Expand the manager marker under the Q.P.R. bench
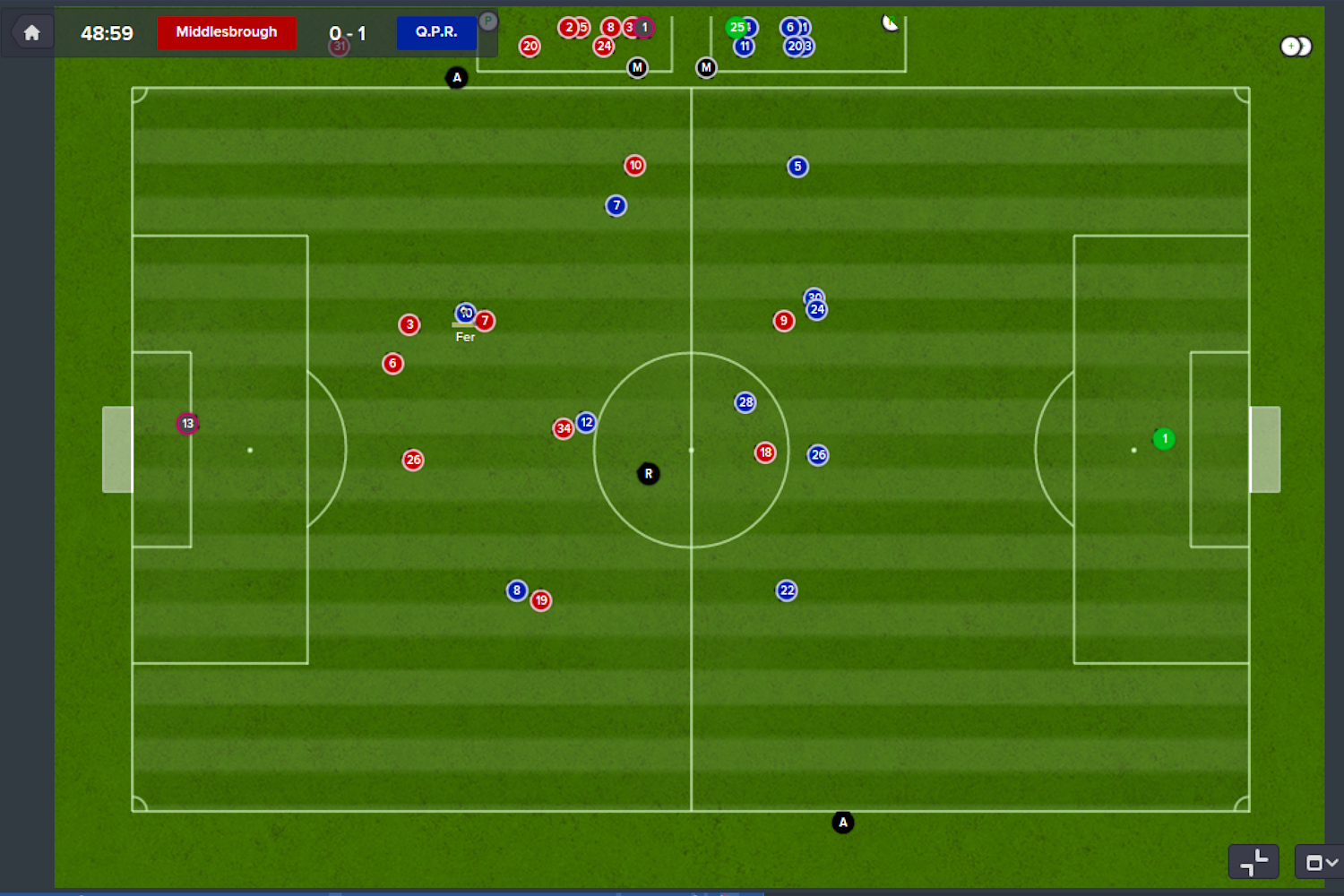This screenshot has width=1344, height=896. pyautogui.click(x=706, y=66)
